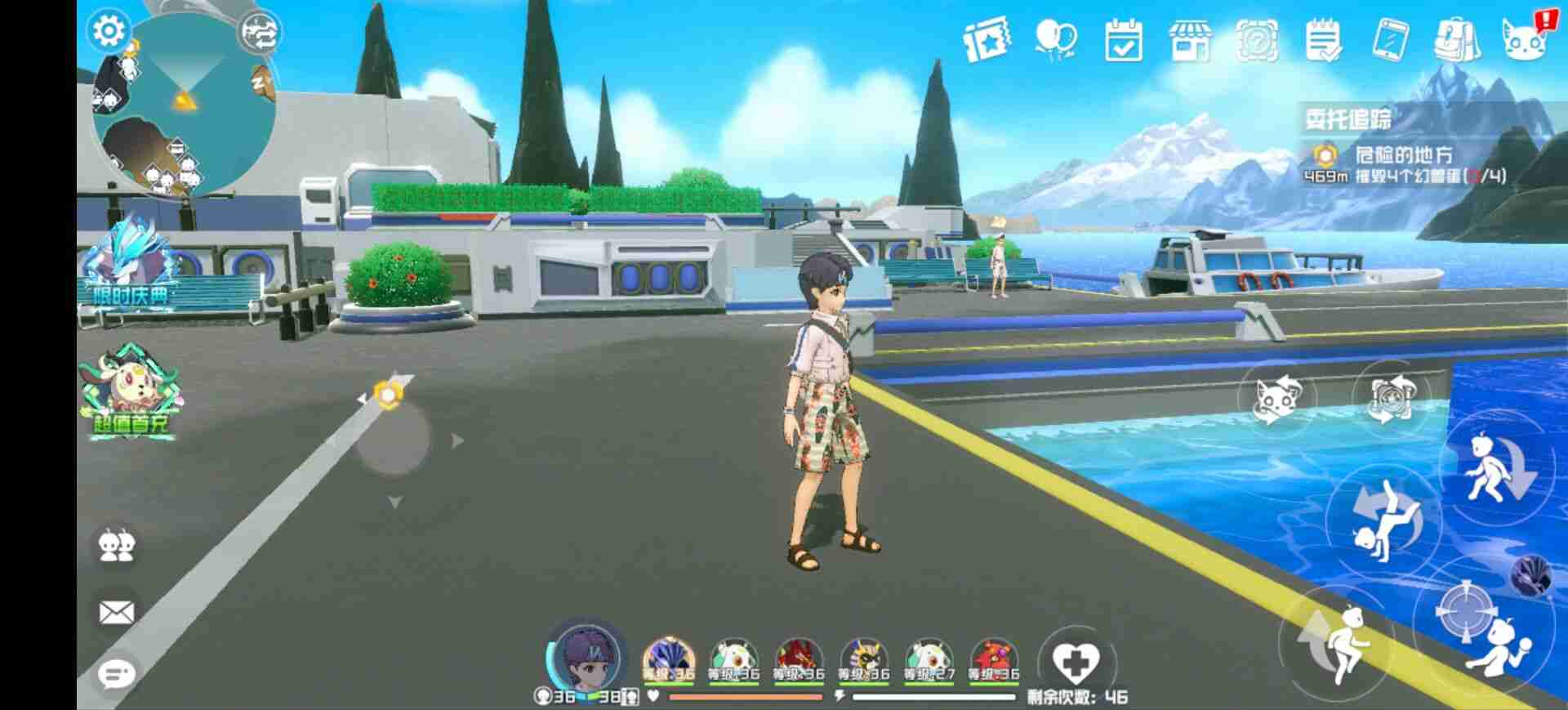Image resolution: width=1568 pixels, height=710 pixels.
Task: Open the quest notepad list
Action: pos(1323,41)
